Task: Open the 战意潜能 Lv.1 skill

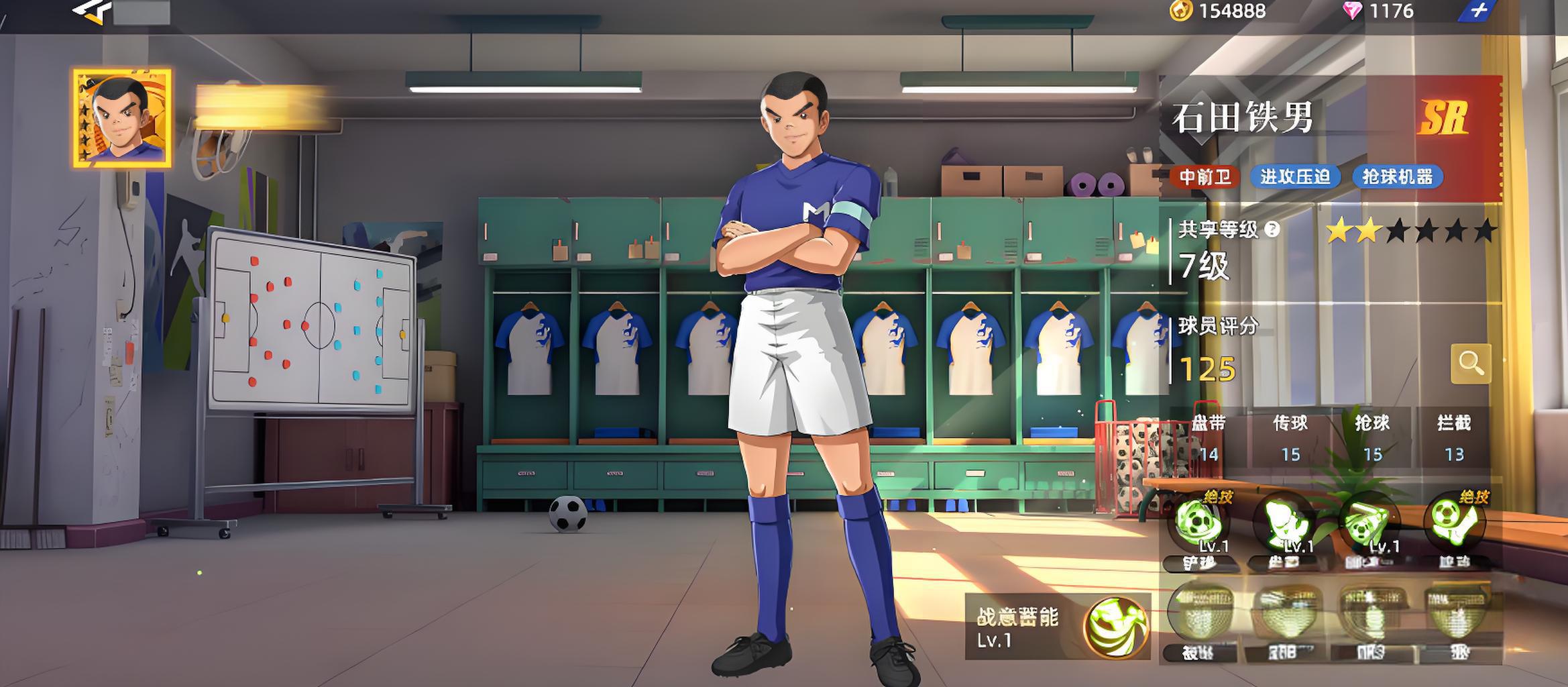Action: [x=1116, y=628]
